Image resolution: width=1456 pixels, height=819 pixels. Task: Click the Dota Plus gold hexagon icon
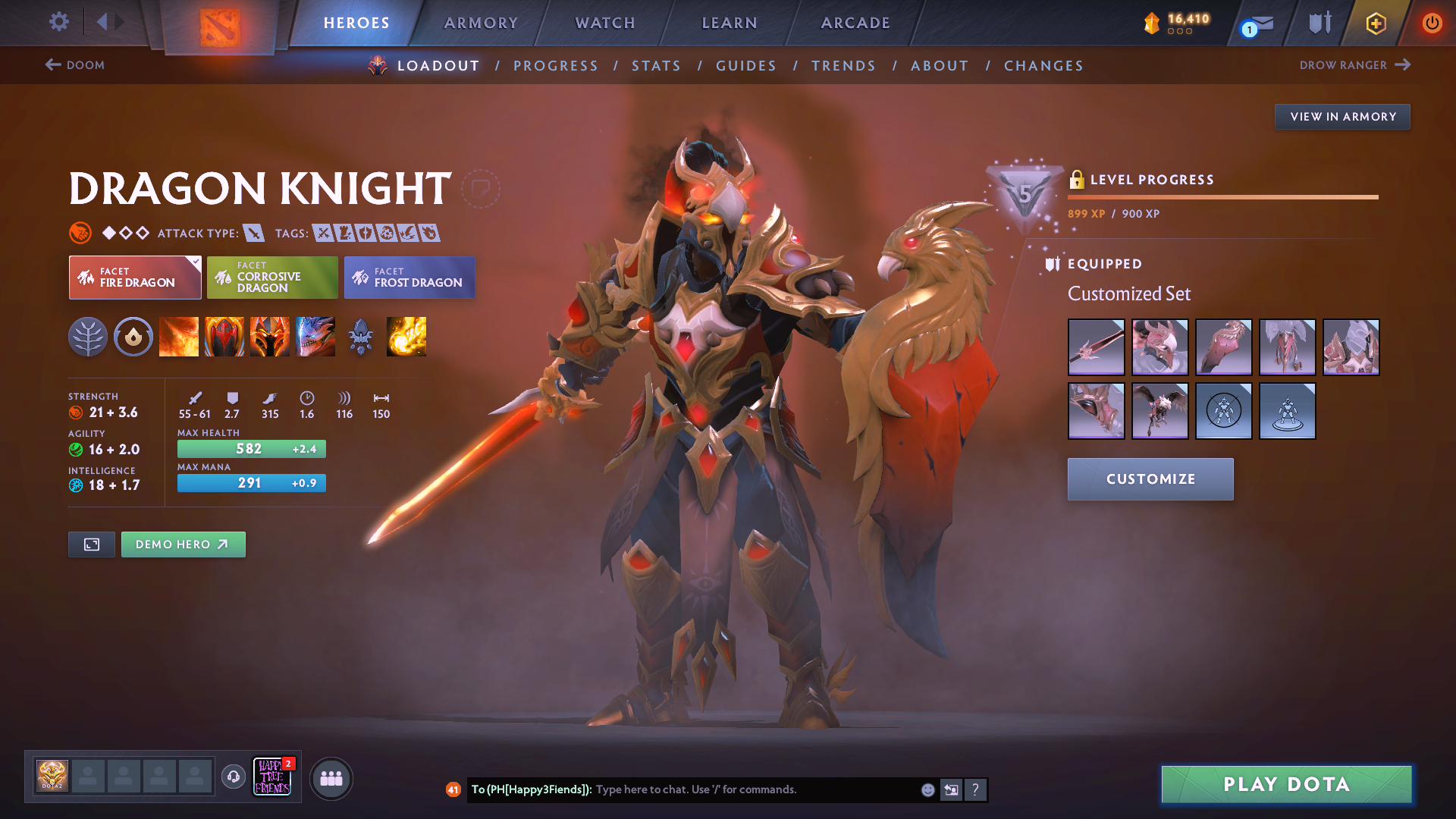(x=1375, y=23)
